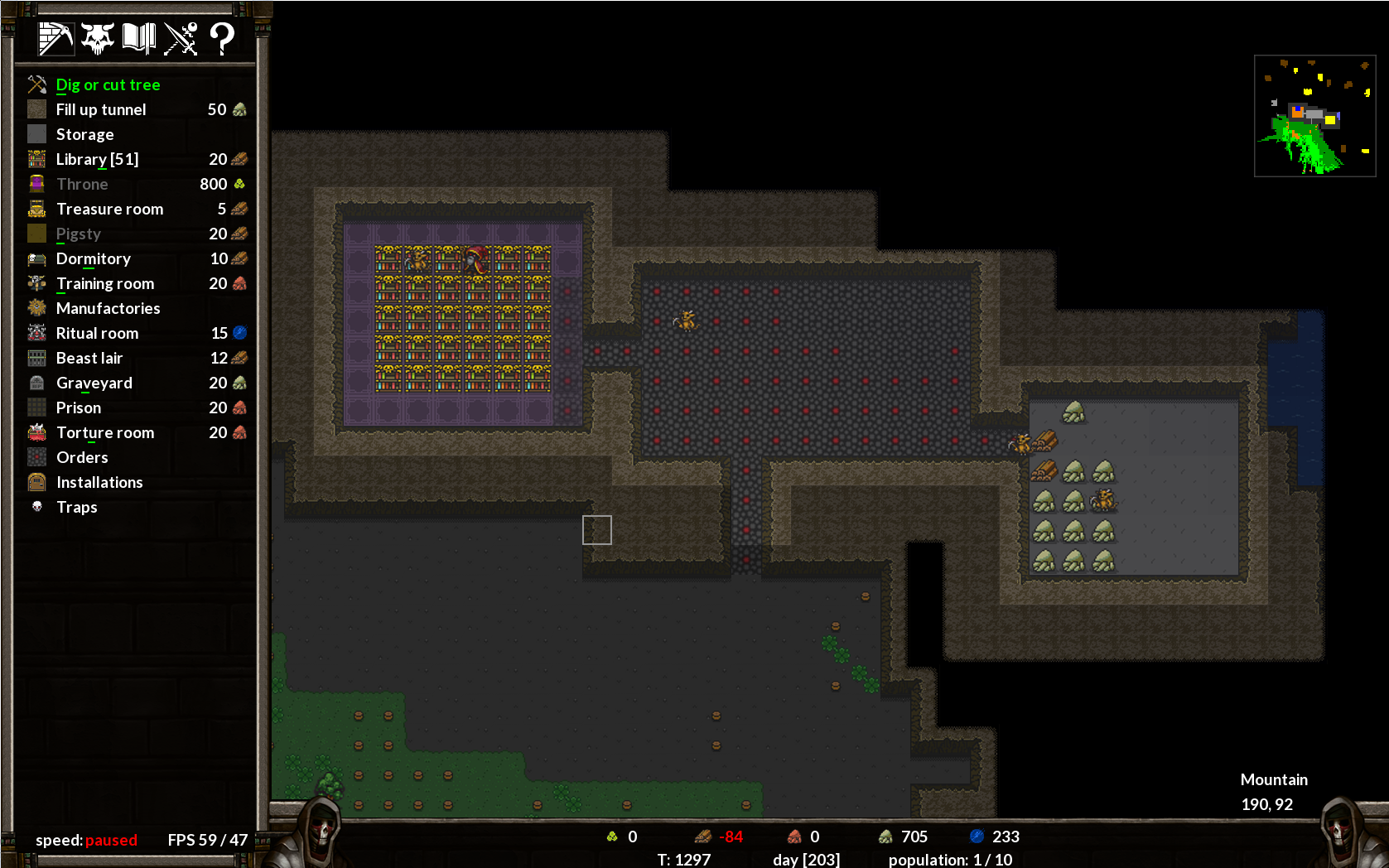Viewport: 1389px width, 868px height.
Task: Select the Dormitory entry
Action: (93, 258)
